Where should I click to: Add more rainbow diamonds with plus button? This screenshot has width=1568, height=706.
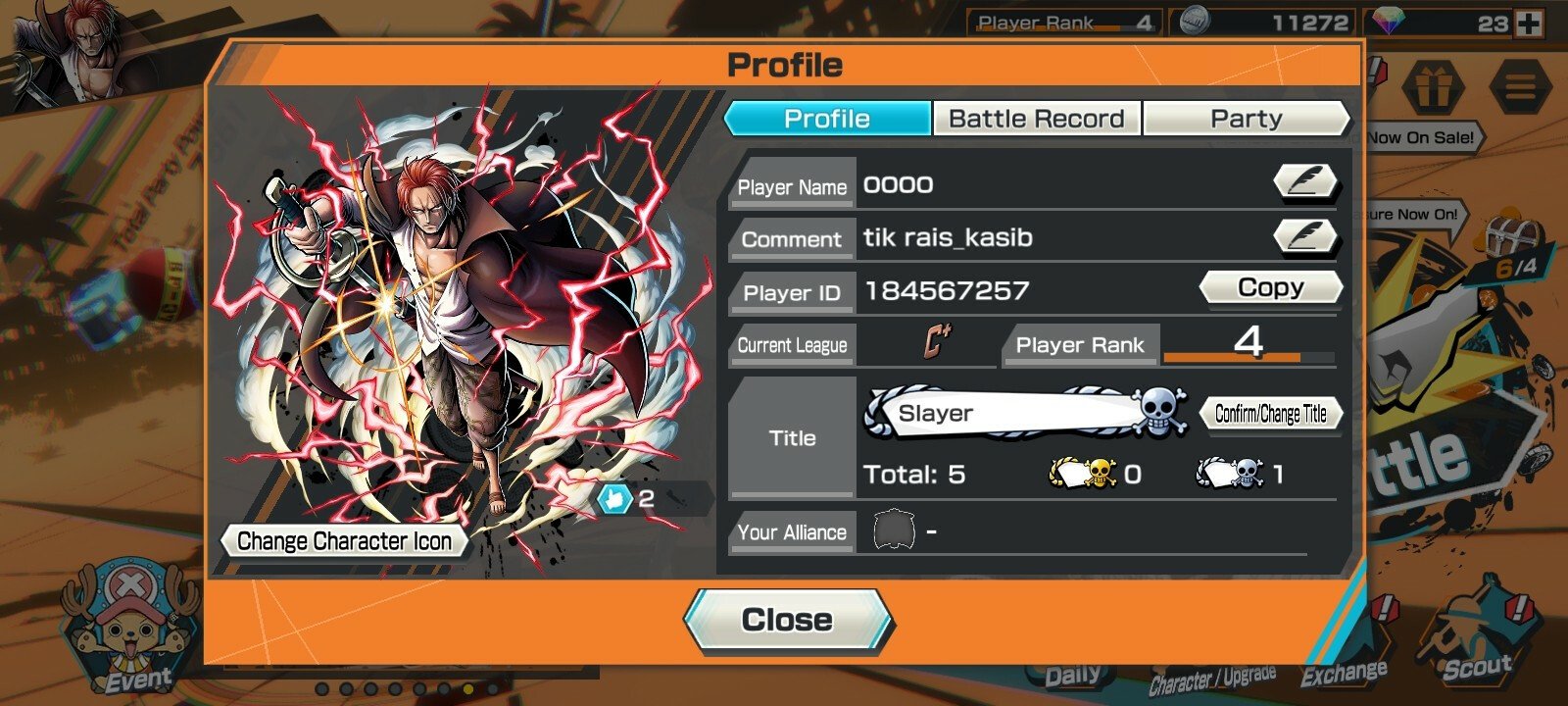1529,24
